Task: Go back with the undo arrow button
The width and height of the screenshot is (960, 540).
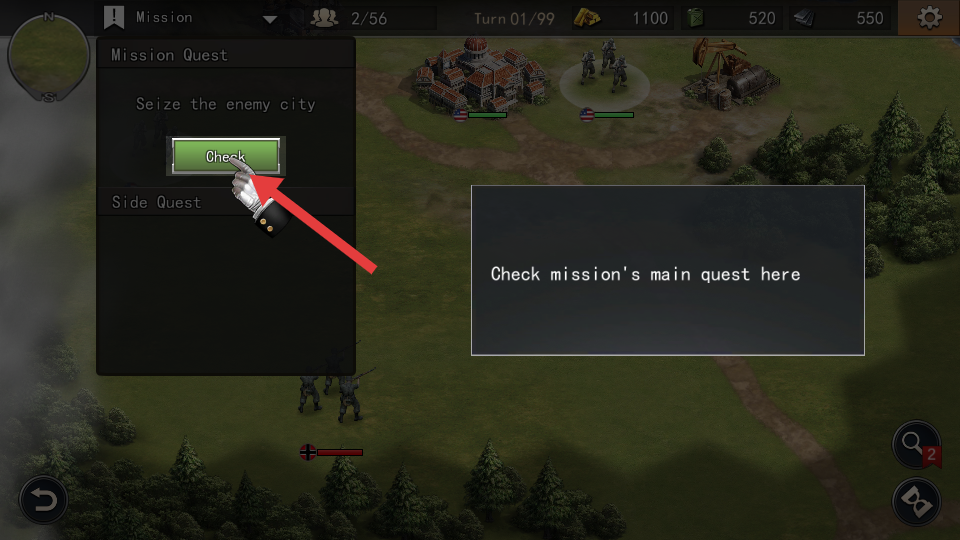Action: pyautogui.click(x=44, y=499)
